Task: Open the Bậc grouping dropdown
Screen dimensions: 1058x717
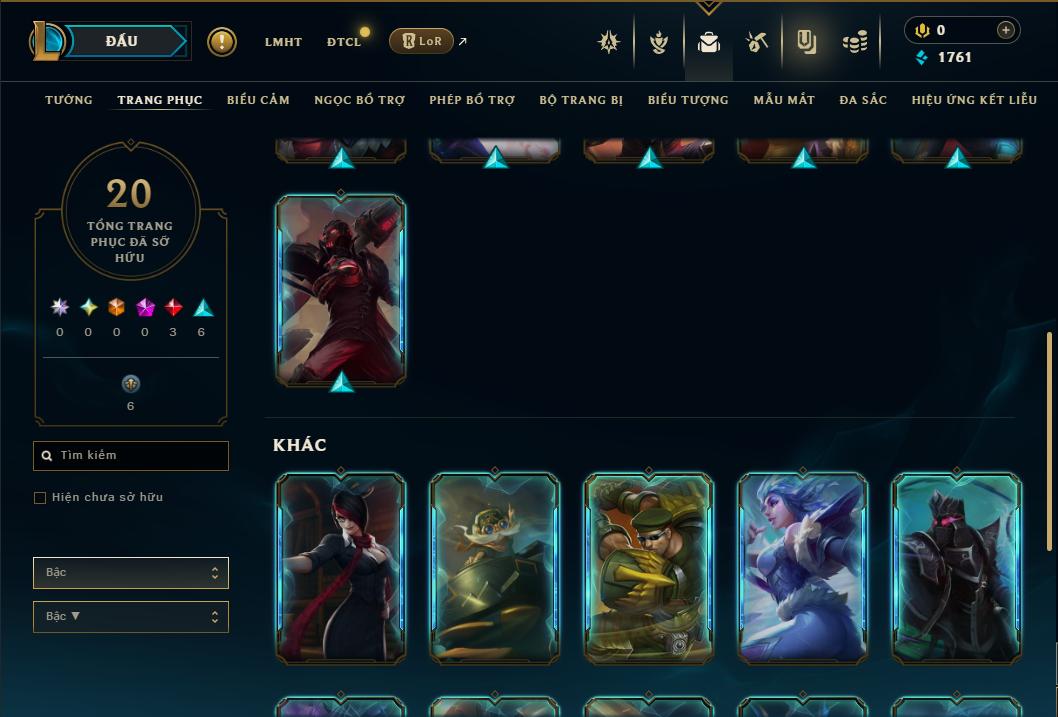Action: pyautogui.click(x=131, y=573)
